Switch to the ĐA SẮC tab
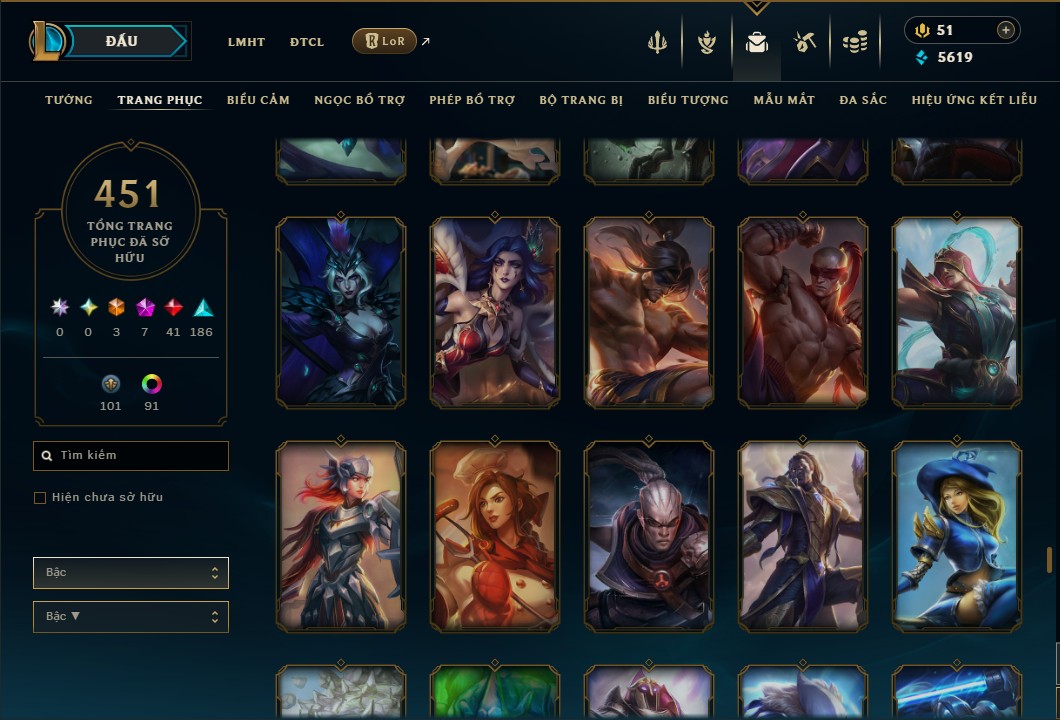 point(863,100)
